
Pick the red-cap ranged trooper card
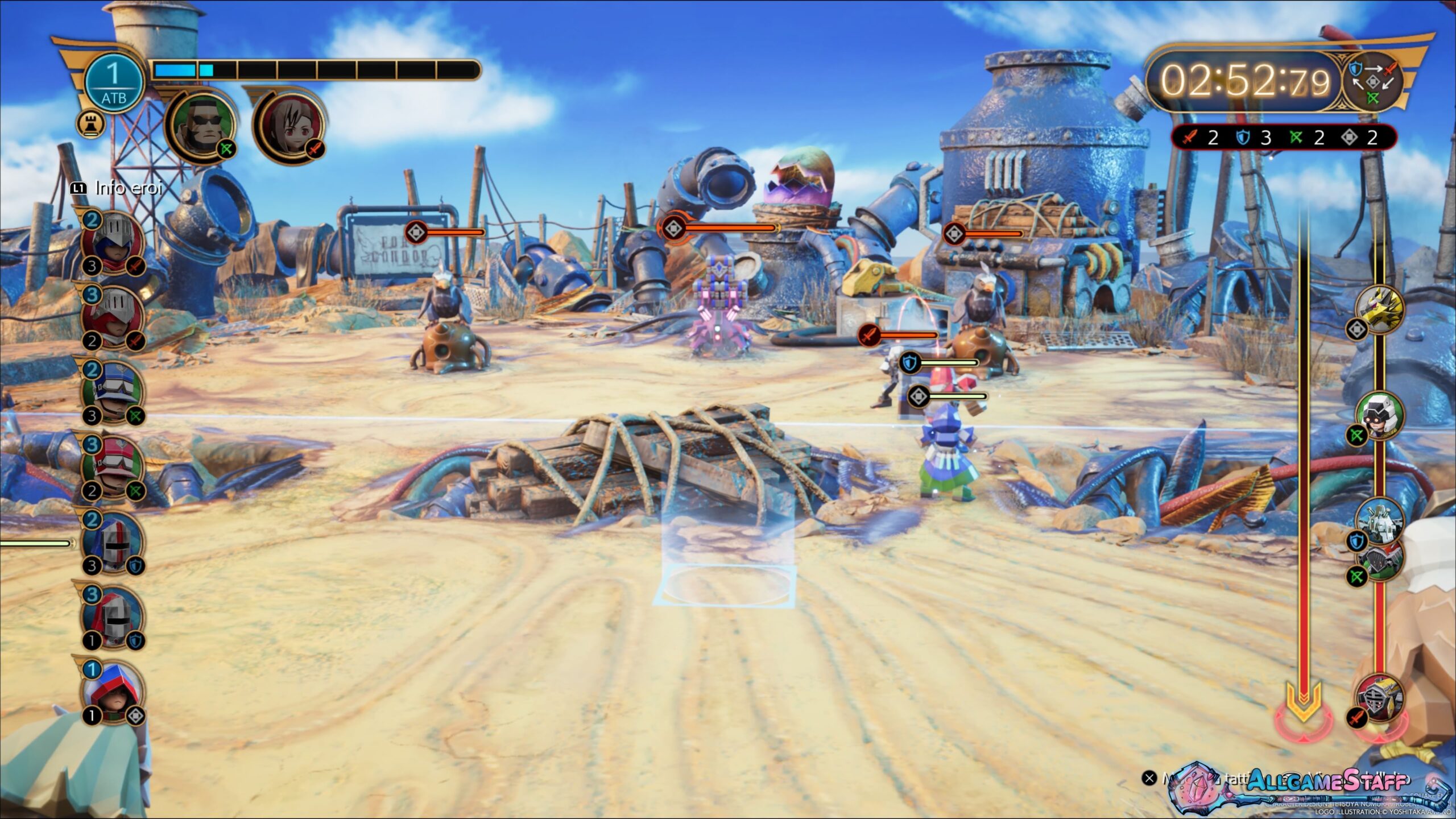click(115, 468)
